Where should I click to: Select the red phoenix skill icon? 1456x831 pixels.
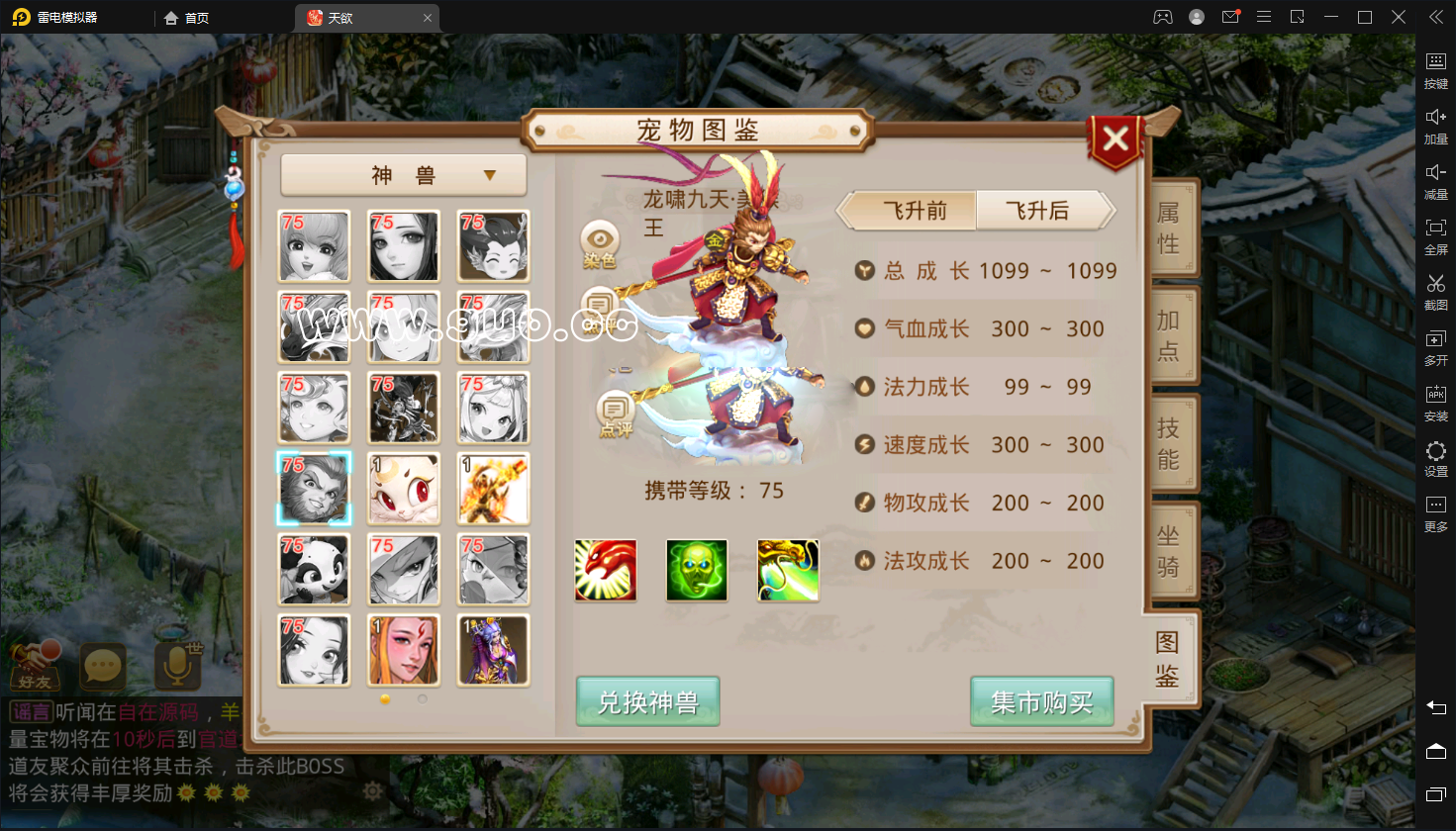click(x=606, y=571)
